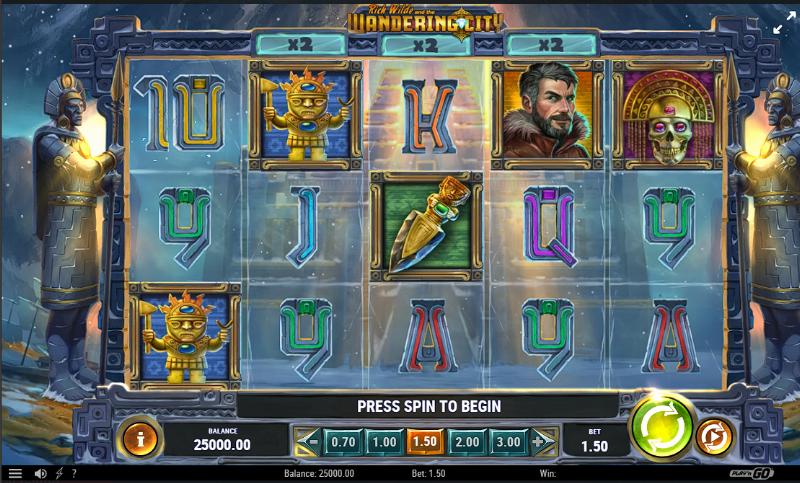Choose the 1.00 bet amount

pyautogui.click(x=382, y=441)
